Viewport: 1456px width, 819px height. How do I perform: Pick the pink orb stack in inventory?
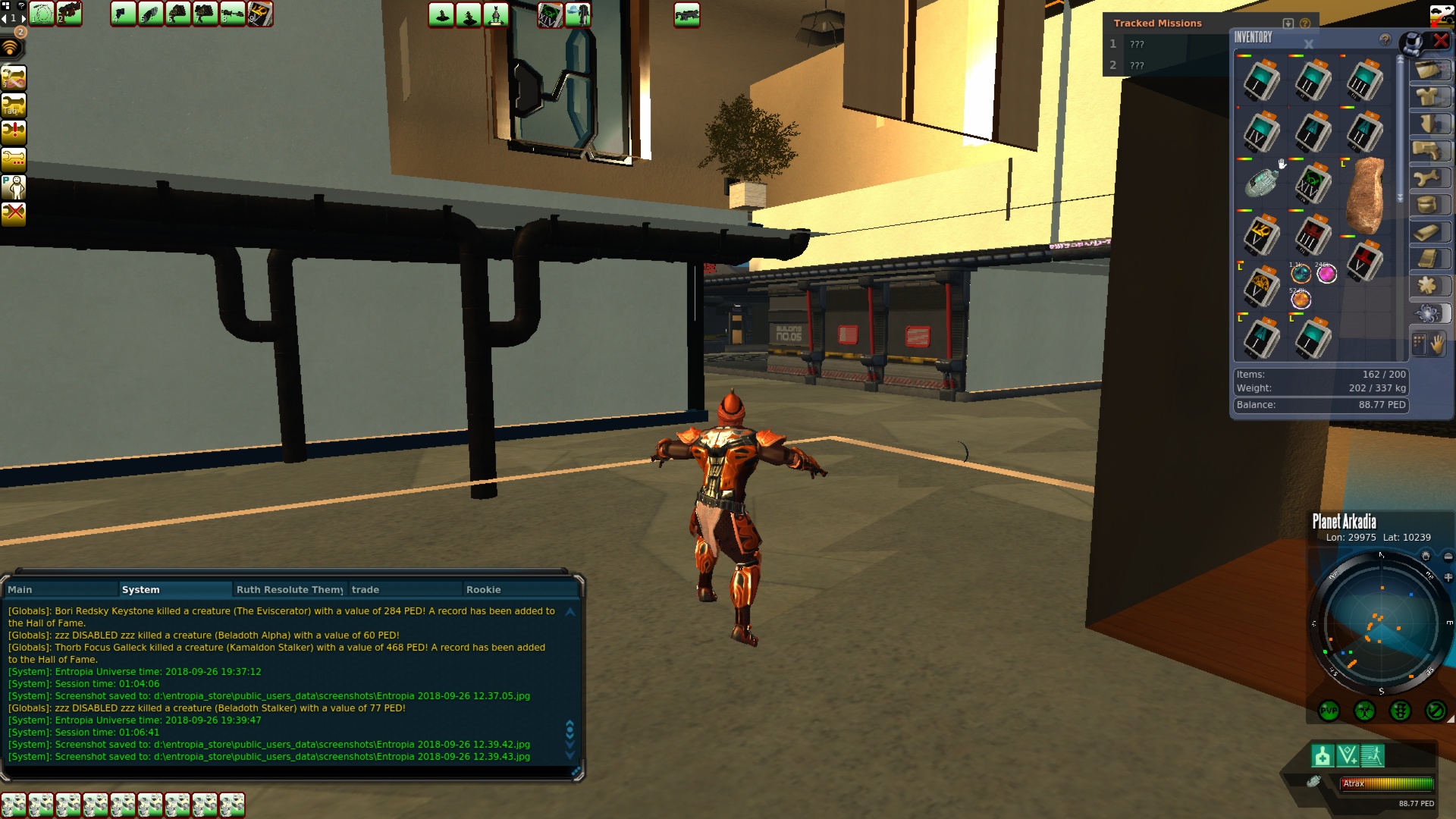pyautogui.click(x=1326, y=274)
